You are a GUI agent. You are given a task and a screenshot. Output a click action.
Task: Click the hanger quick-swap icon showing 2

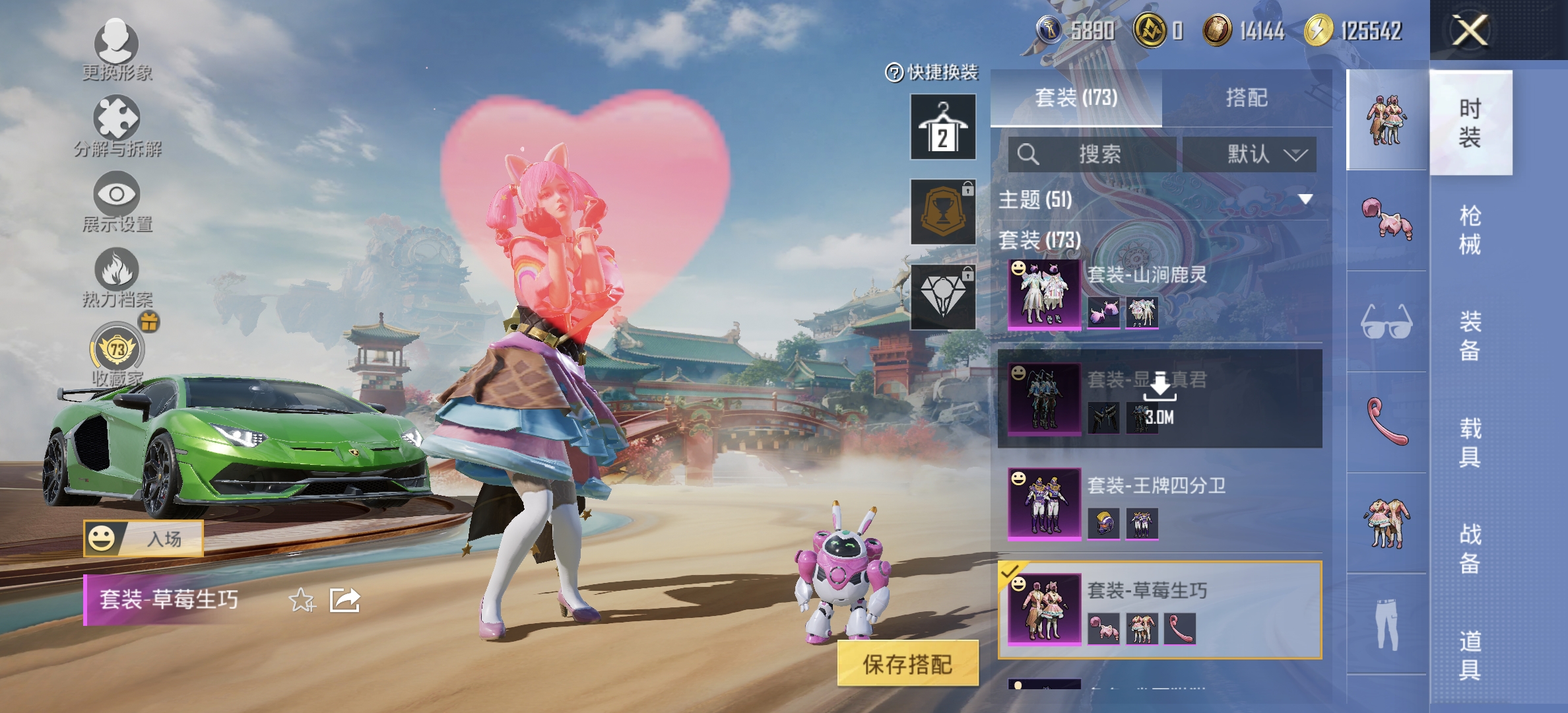942,125
